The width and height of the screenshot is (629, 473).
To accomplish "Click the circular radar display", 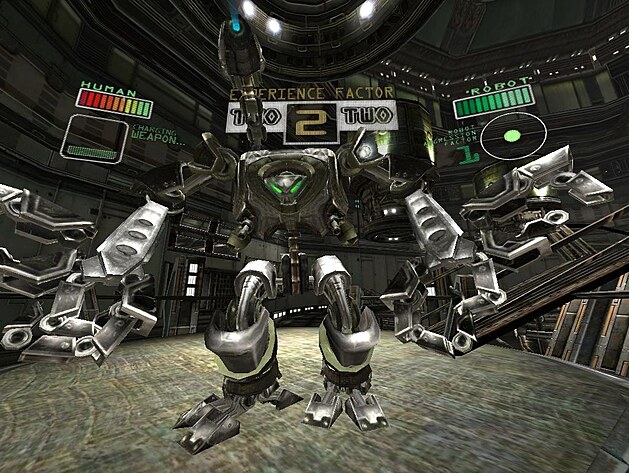I will [513, 136].
